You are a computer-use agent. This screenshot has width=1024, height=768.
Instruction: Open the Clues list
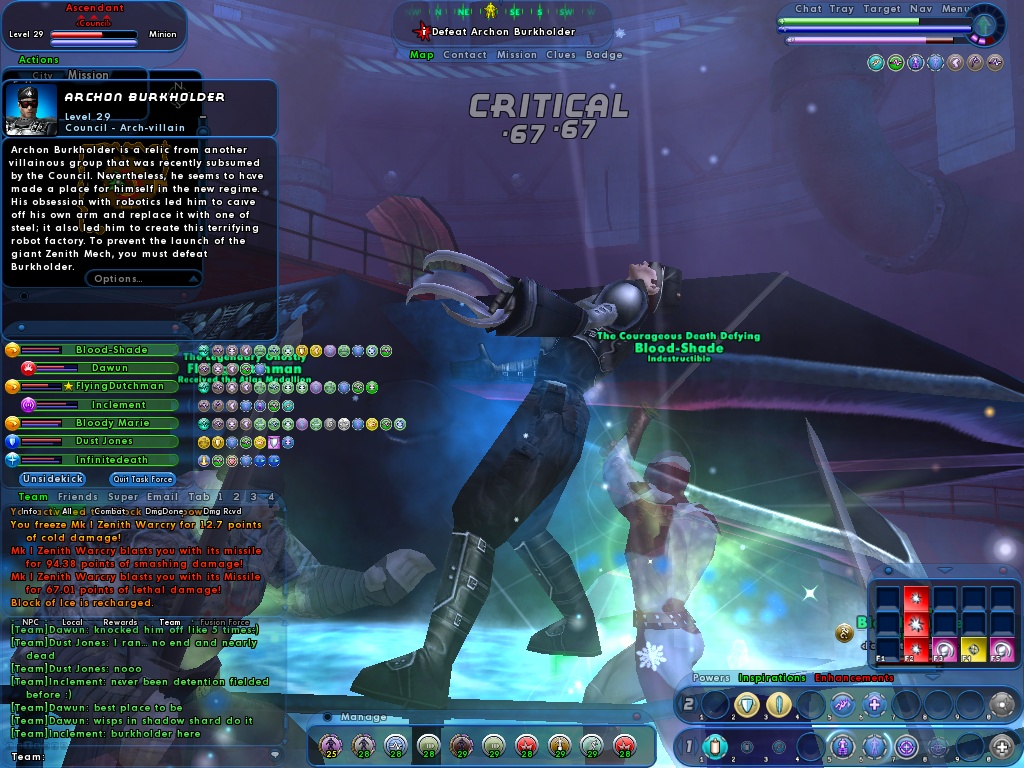[x=561, y=55]
